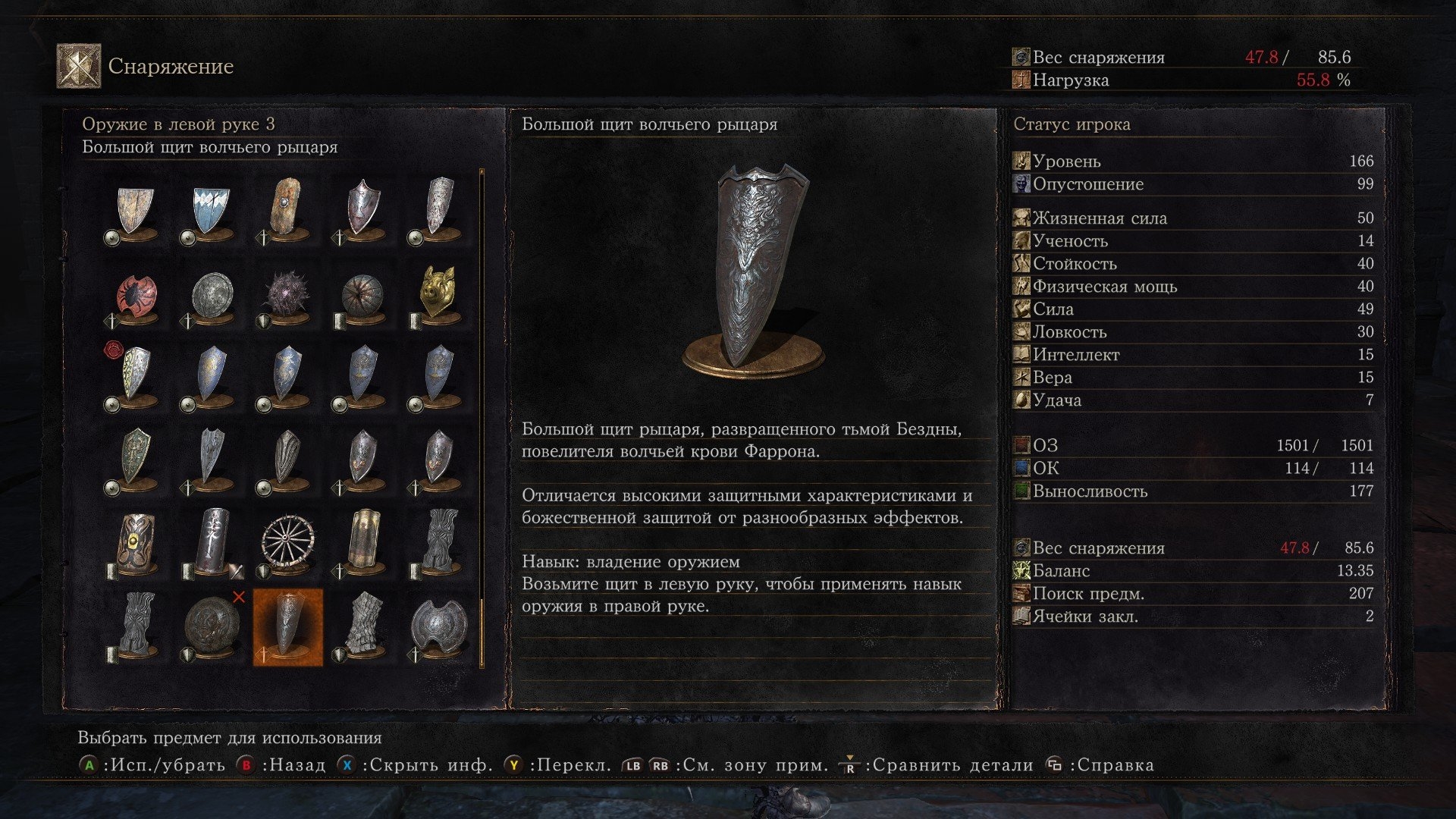Viewport: 1456px width, 819px height.
Task: Select the red spider round shield
Action: point(136,297)
